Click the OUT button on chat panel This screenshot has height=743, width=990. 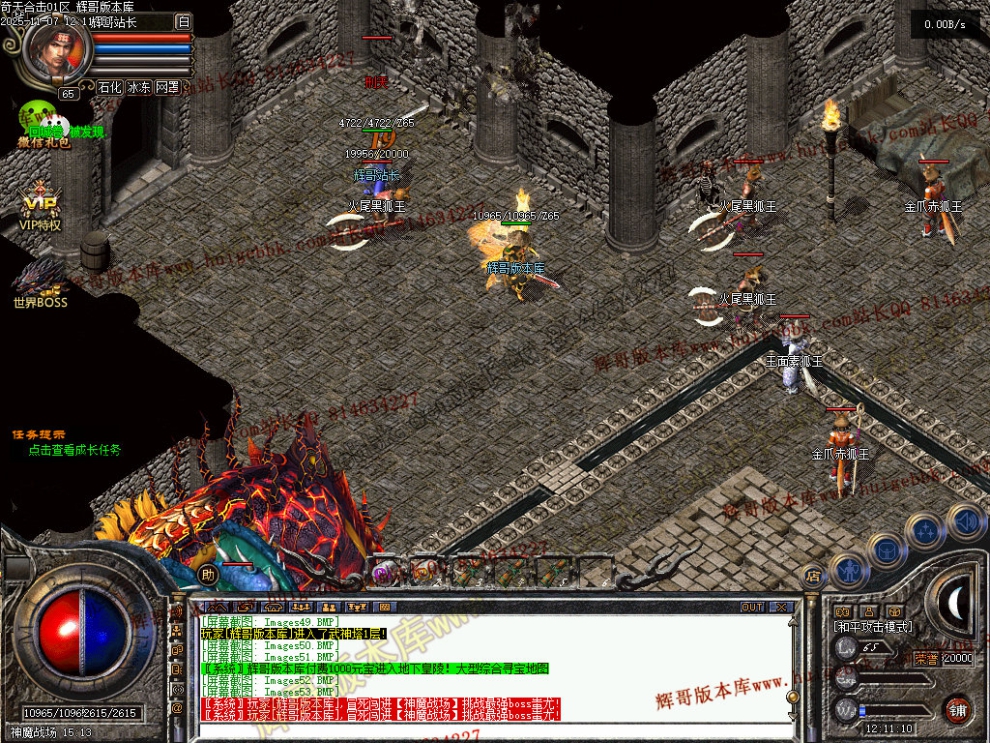click(752, 607)
